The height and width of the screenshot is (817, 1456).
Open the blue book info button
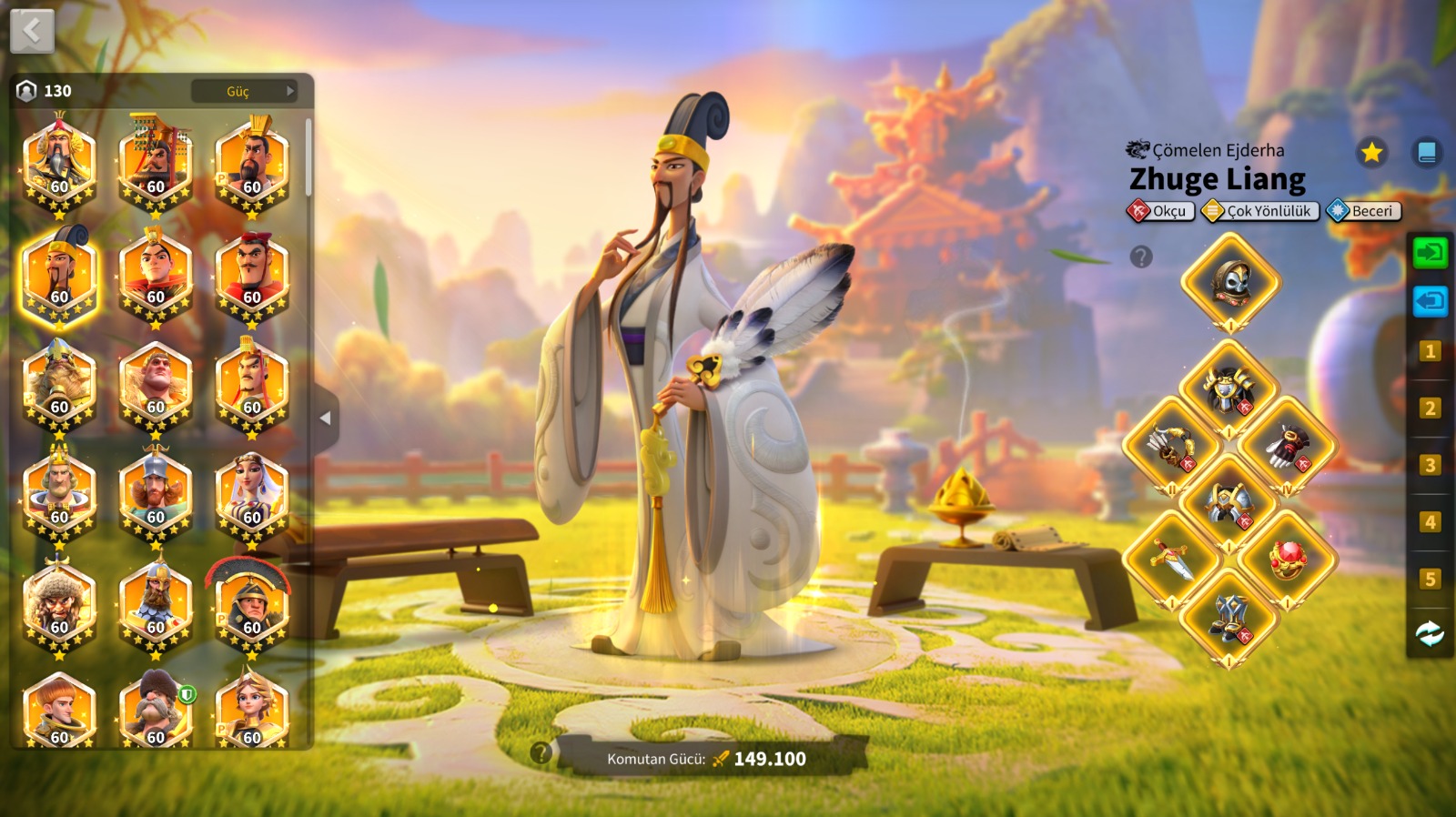[x=1426, y=152]
